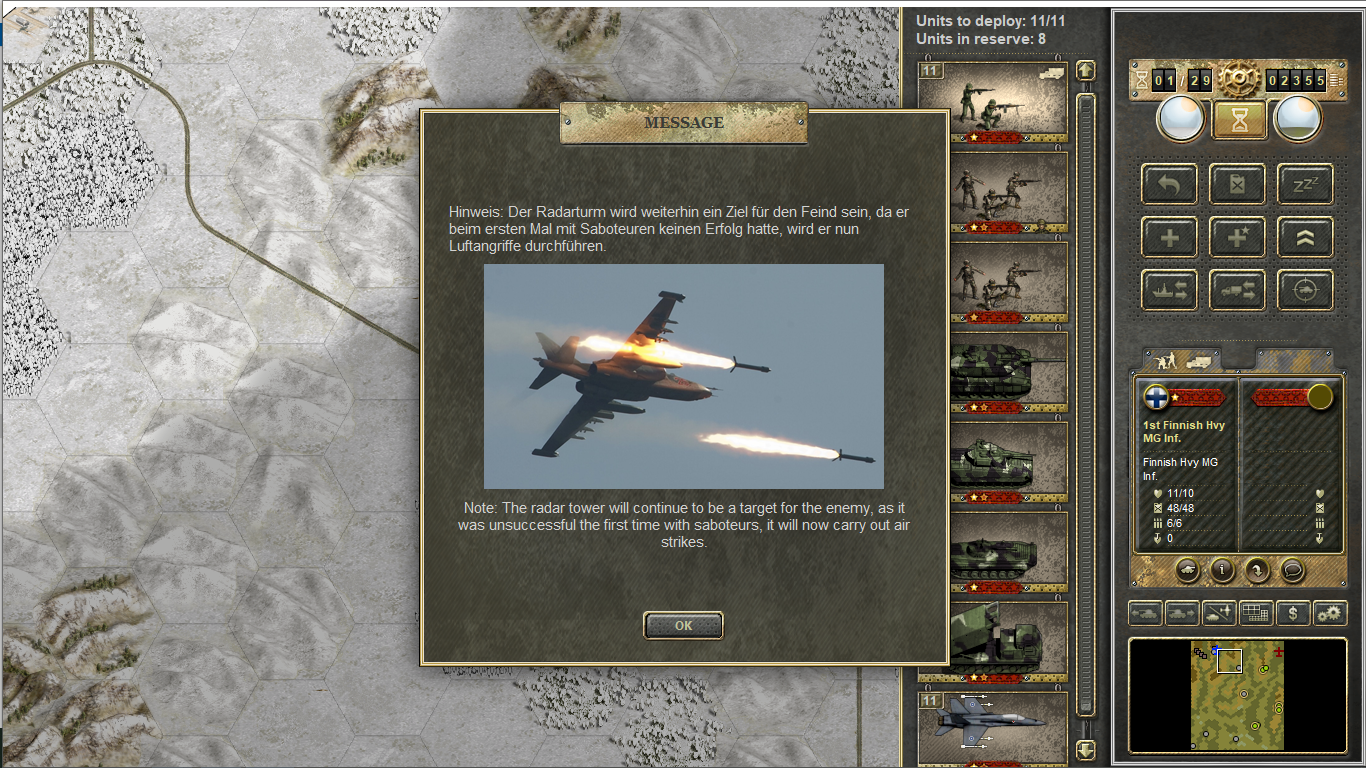Dismiss the message with the OK button
The height and width of the screenshot is (768, 1366).
[683, 625]
